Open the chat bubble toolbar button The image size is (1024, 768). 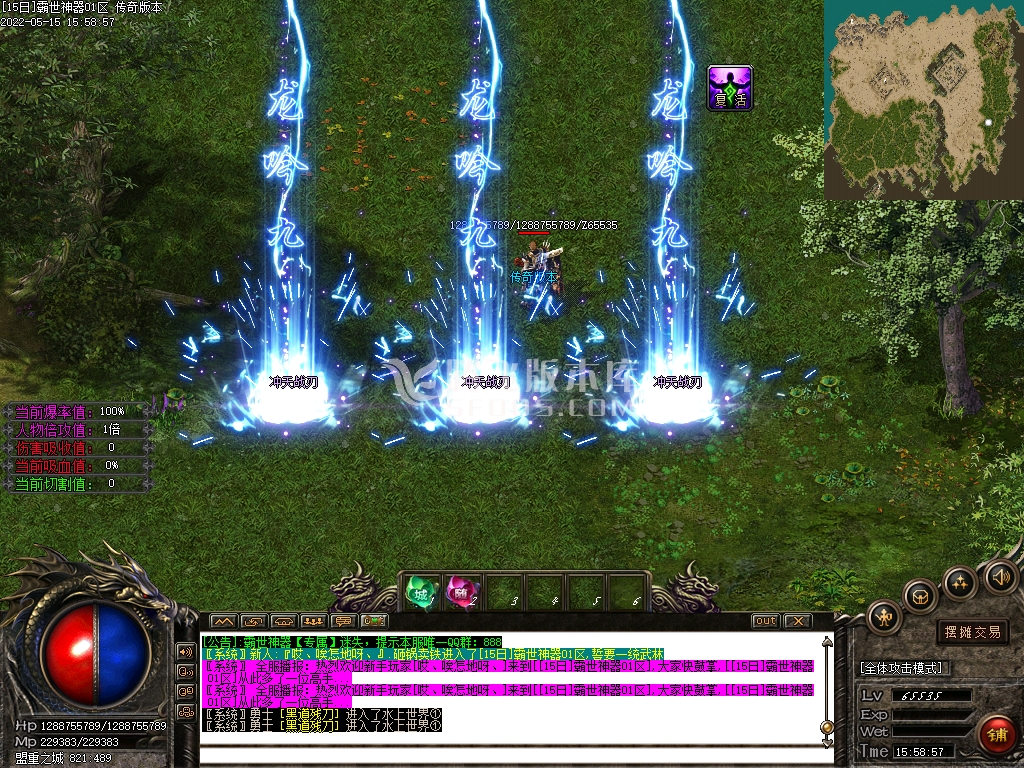click(344, 621)
